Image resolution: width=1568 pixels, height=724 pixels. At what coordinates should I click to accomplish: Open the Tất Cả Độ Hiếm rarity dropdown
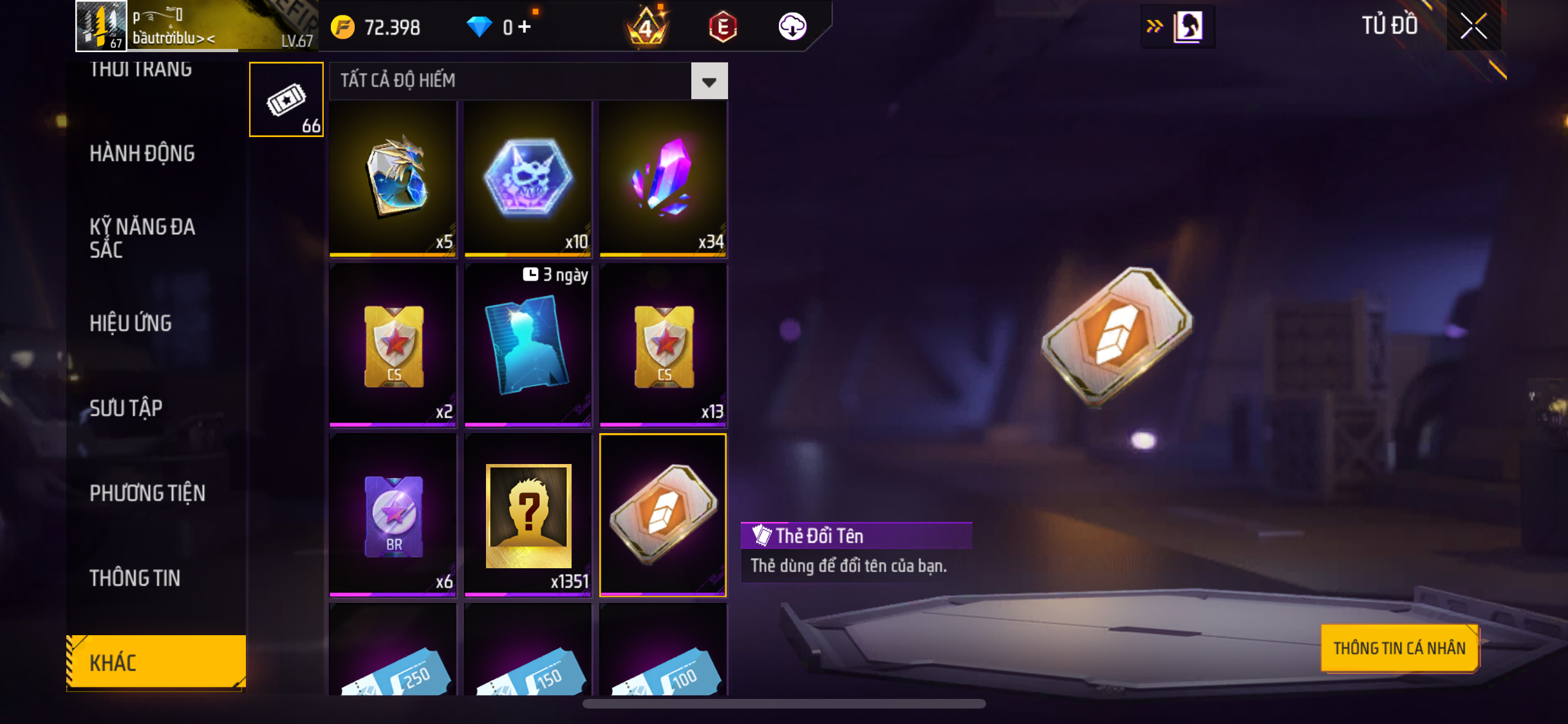point(709,81)
